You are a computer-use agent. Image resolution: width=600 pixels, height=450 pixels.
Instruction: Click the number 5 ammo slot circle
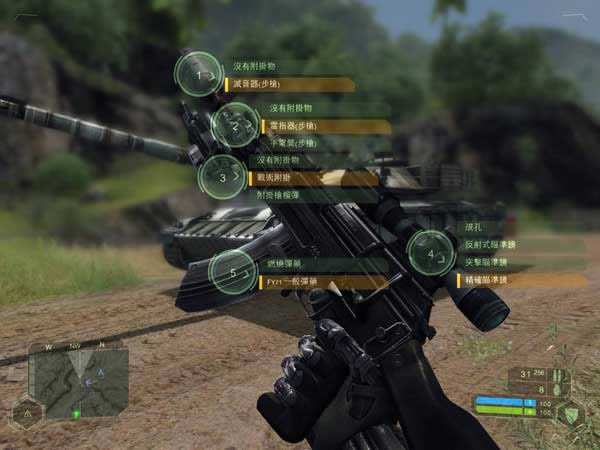pyautogui.click(x=233, y=272)
